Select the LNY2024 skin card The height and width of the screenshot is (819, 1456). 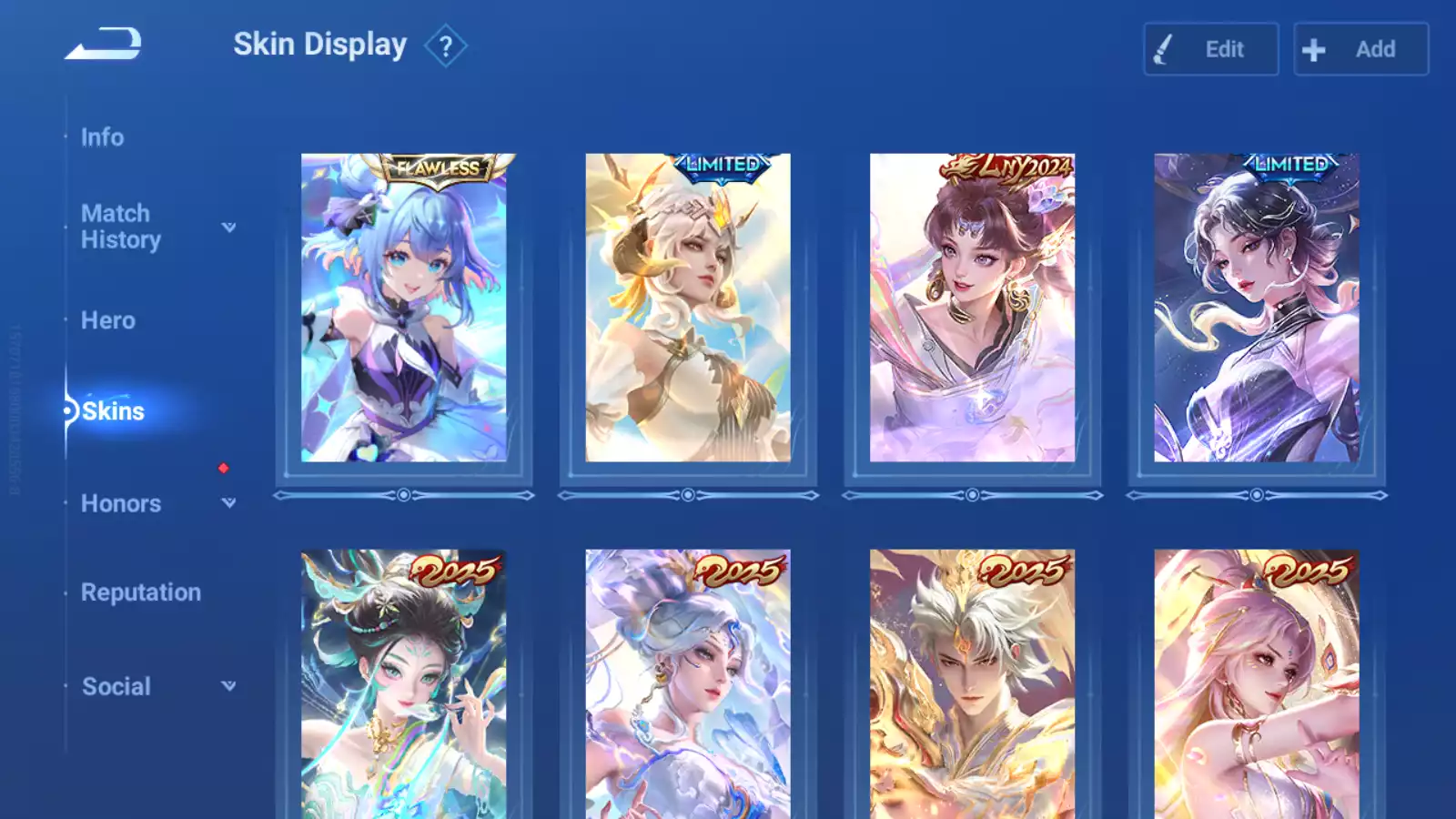point(972,308)
